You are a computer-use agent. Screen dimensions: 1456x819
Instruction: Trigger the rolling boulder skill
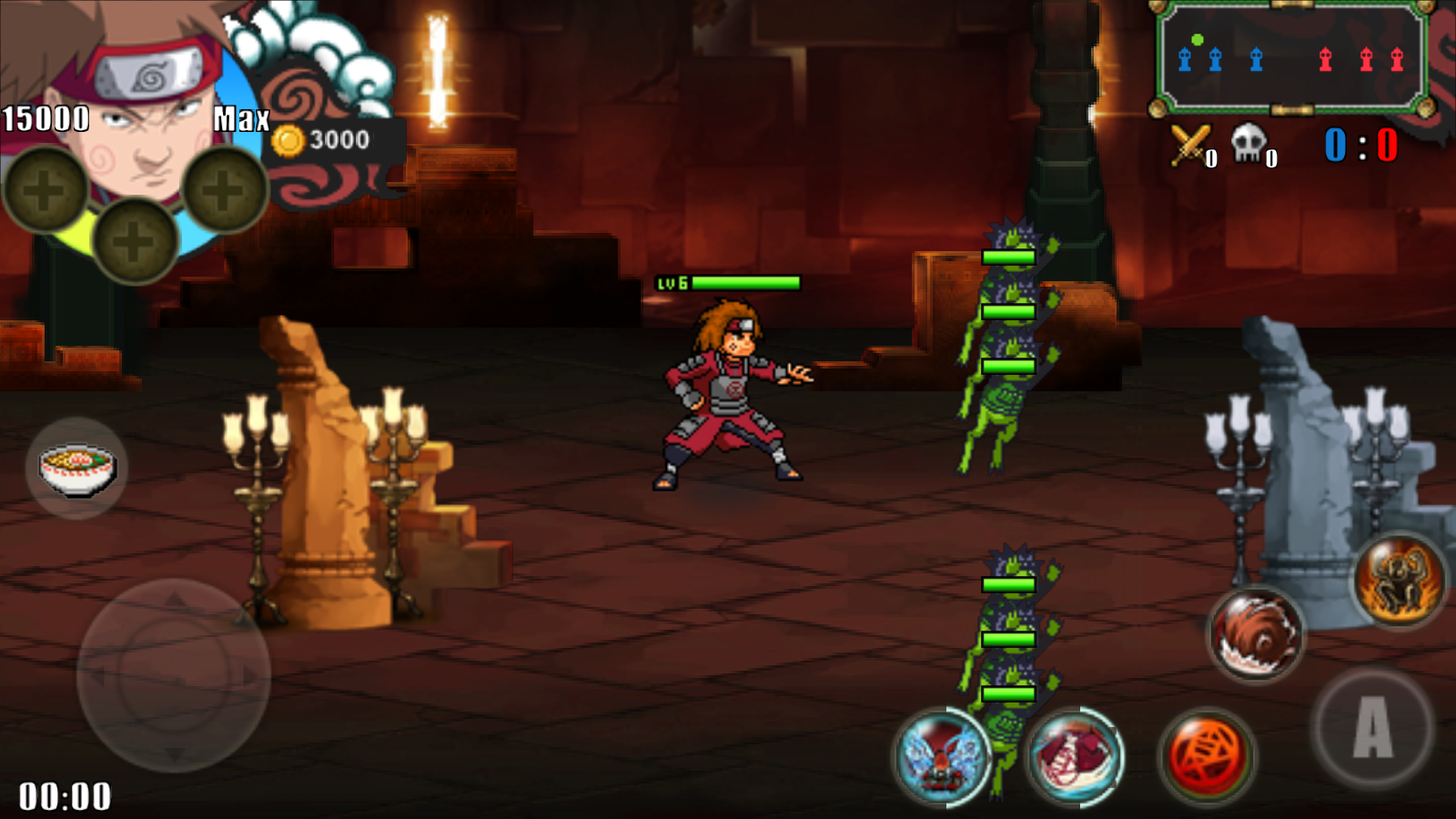(x=1256, y=634)
